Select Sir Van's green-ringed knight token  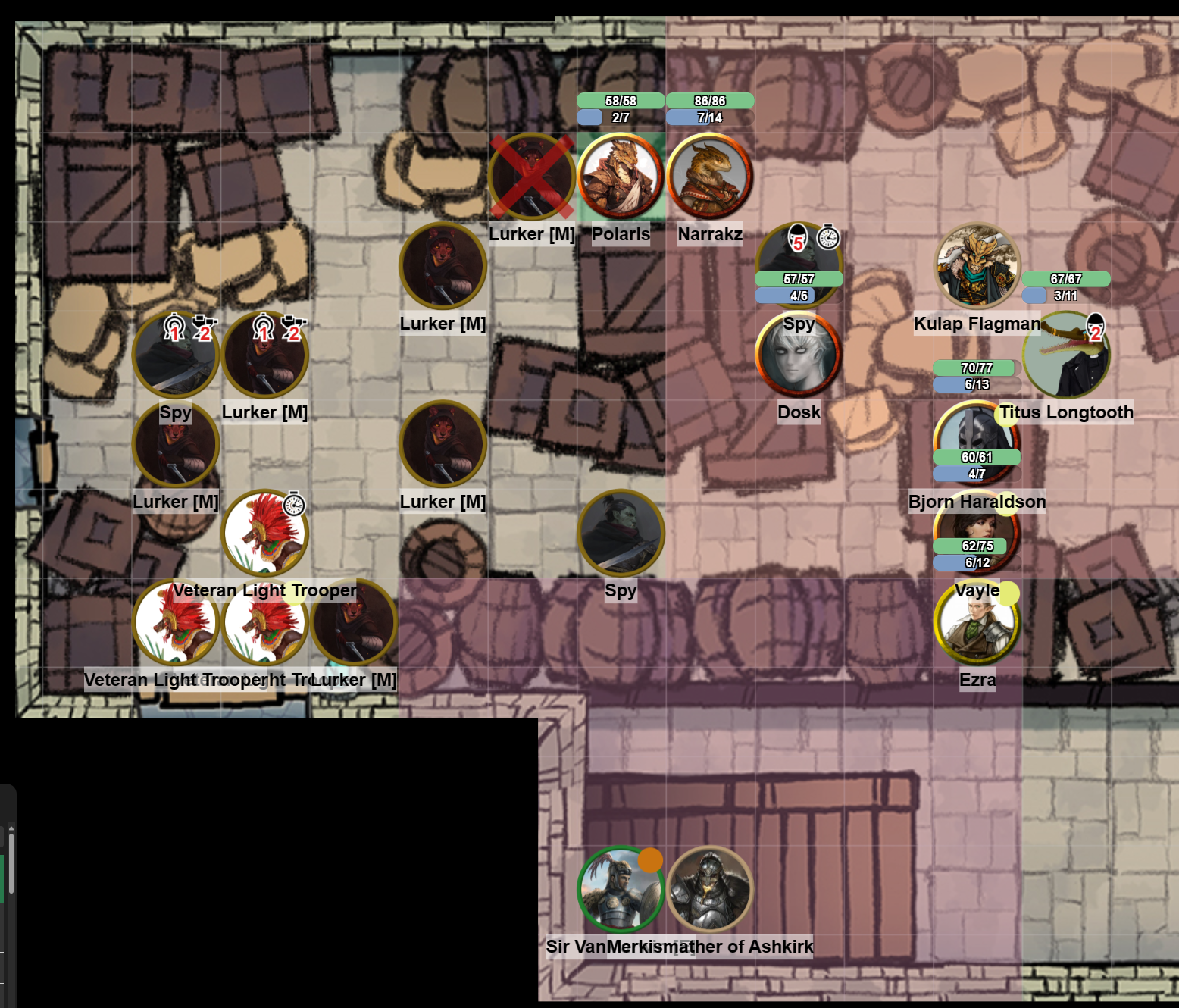[621, 890]
